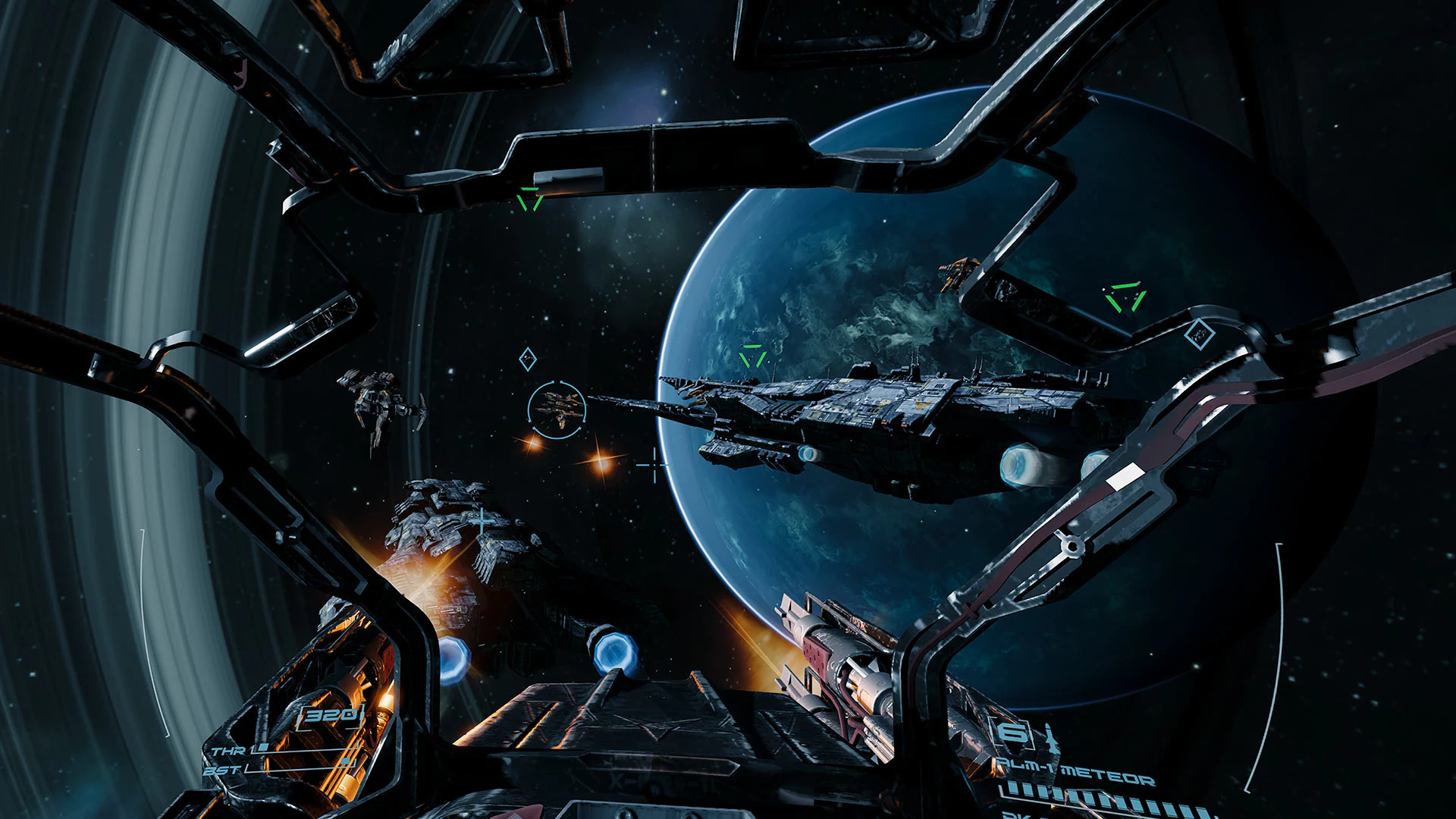Toggle the BST boost indicator
Screen dimensions: 1456x819
pyautogui.click(x=346, y=761)
